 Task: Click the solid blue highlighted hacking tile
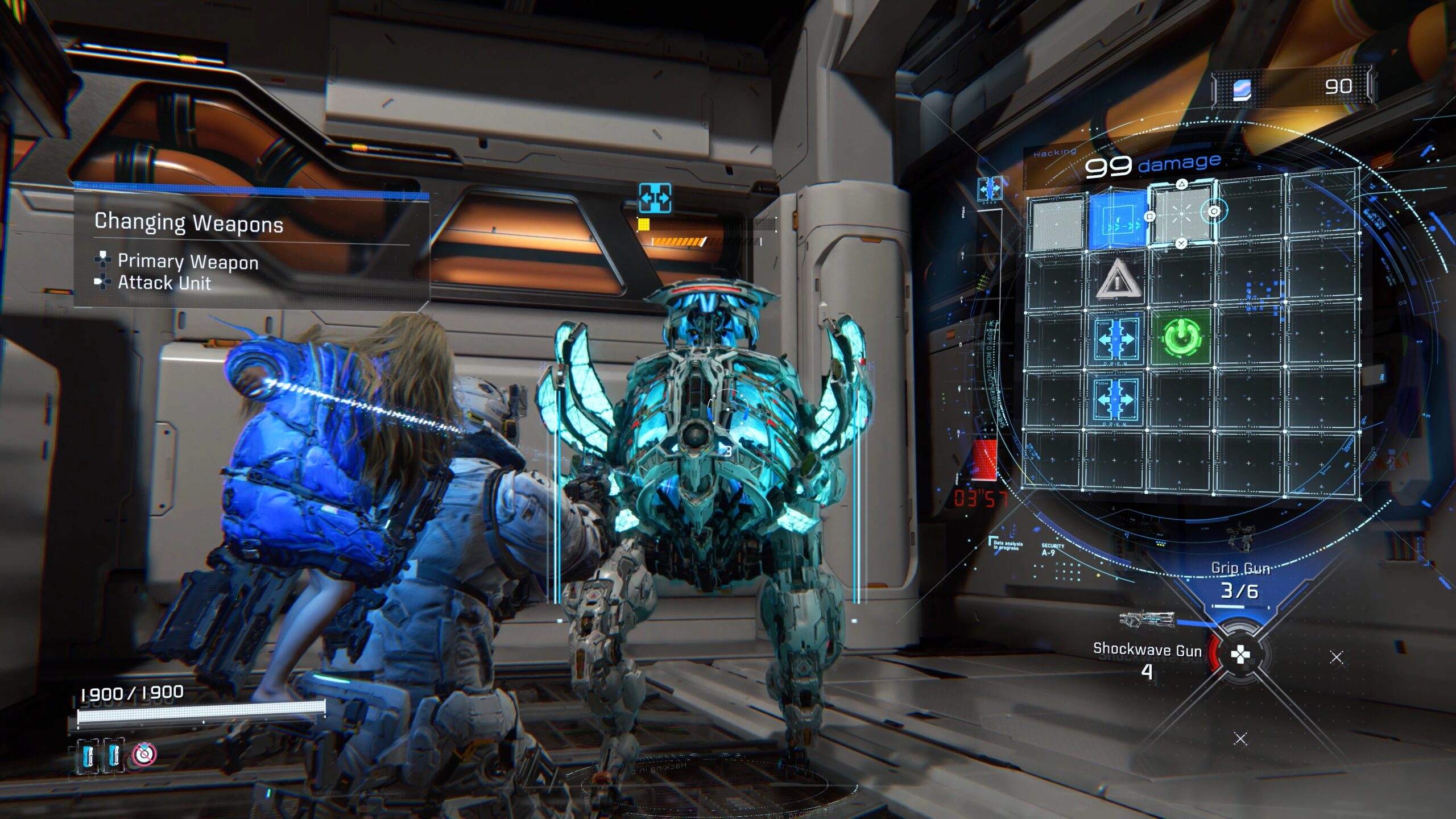click(x=1117, y=220)
